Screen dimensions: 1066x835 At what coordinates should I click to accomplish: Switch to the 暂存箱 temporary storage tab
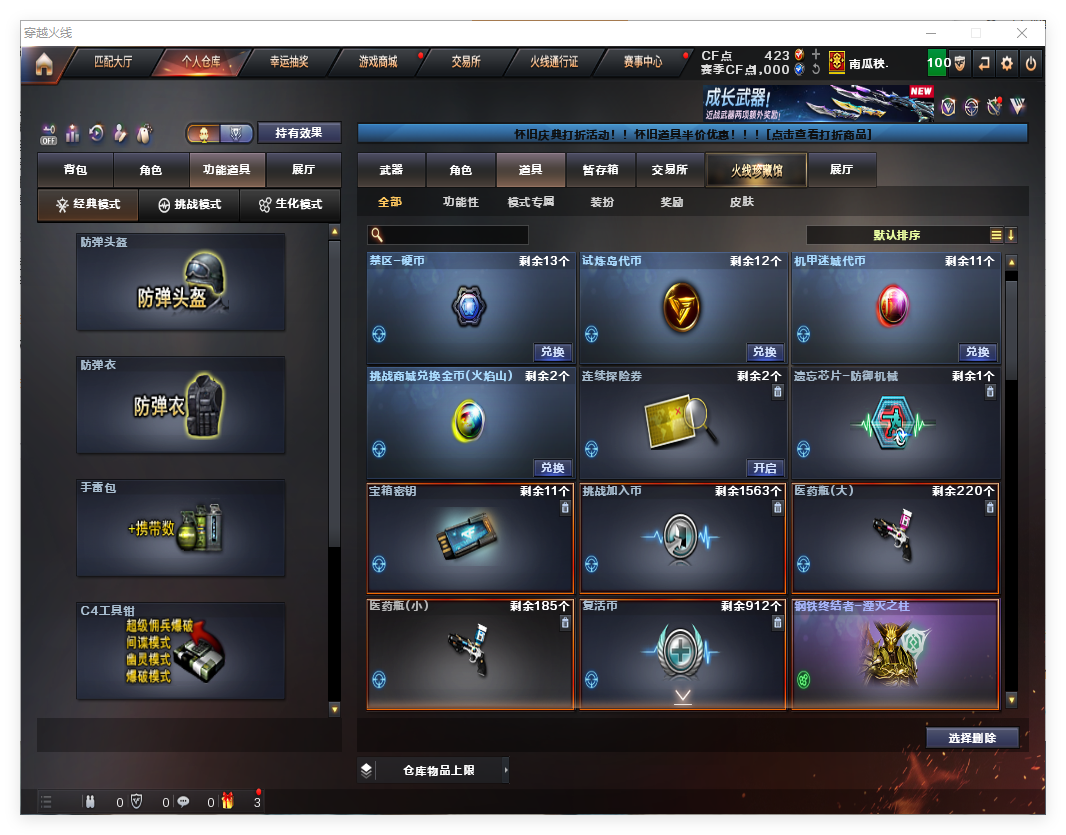click(x=600, y=170)
